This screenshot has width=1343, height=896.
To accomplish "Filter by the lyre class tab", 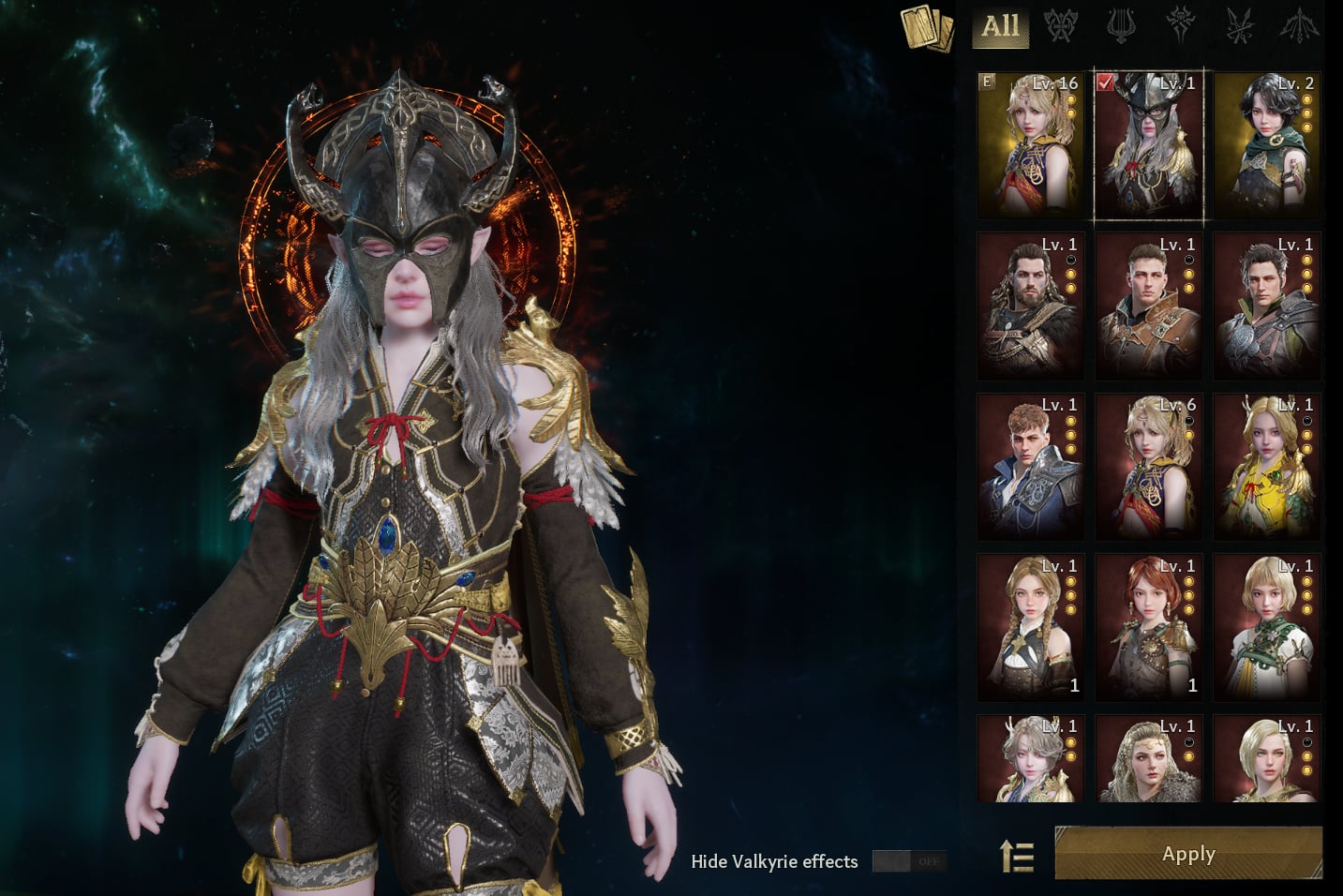I will (x=1120, y=26).
